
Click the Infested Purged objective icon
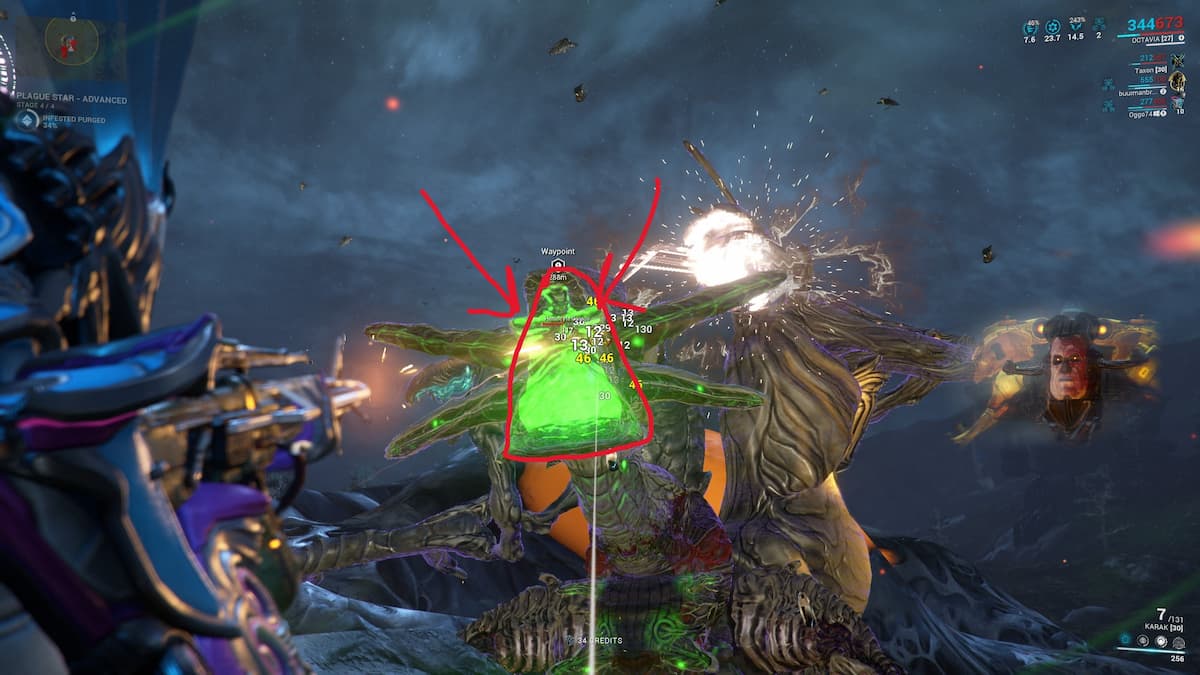tap(27, 120)
